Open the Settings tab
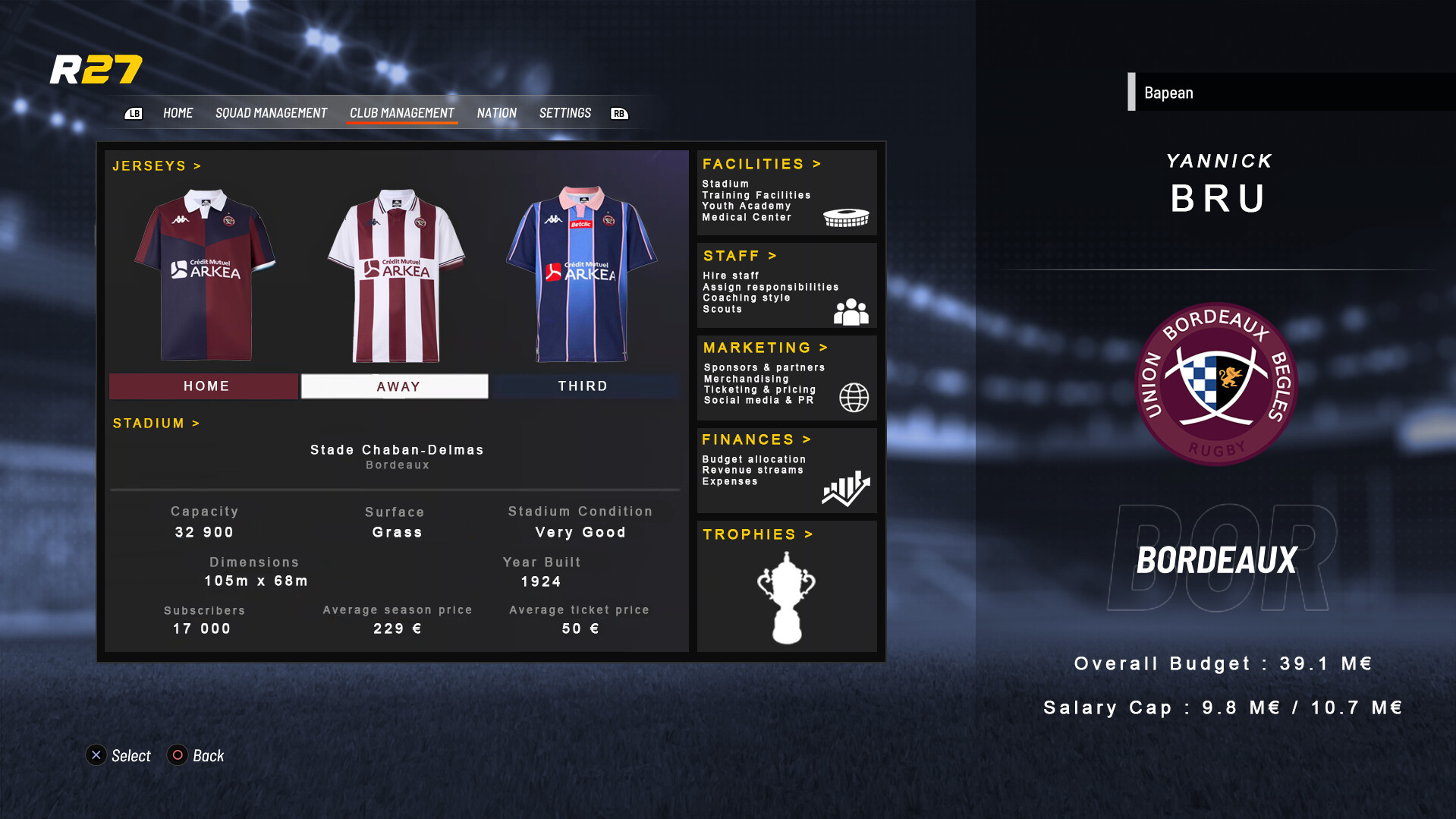 (564, 113)
